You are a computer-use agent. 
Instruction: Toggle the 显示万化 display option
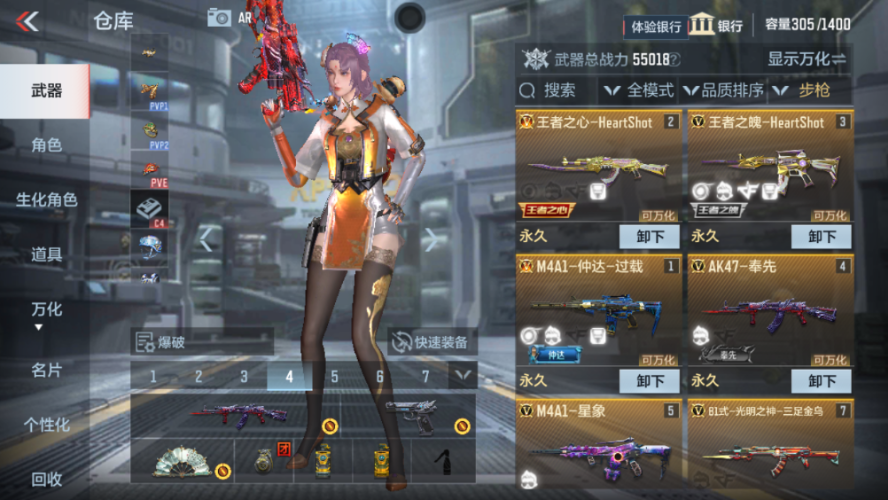point(806,59)
